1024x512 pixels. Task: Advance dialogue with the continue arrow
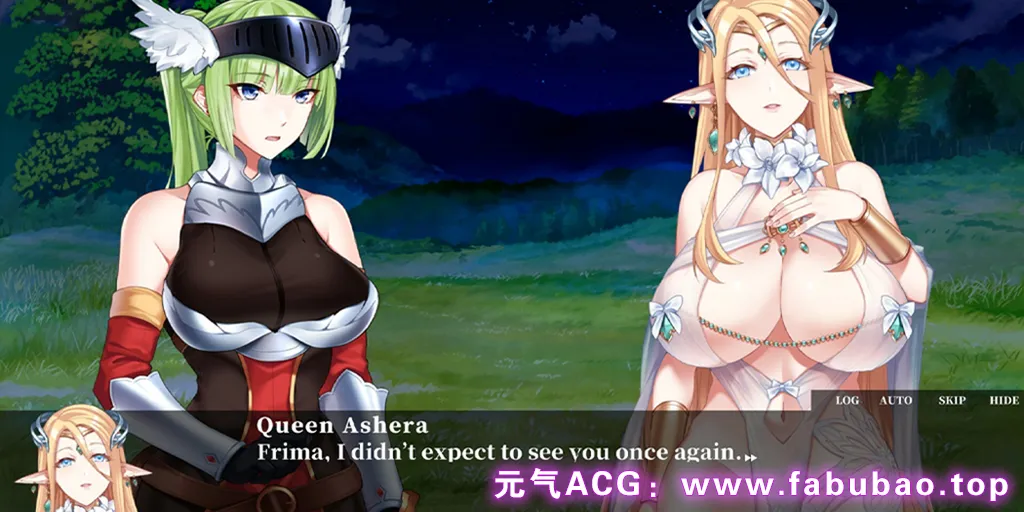click(751, 456)
